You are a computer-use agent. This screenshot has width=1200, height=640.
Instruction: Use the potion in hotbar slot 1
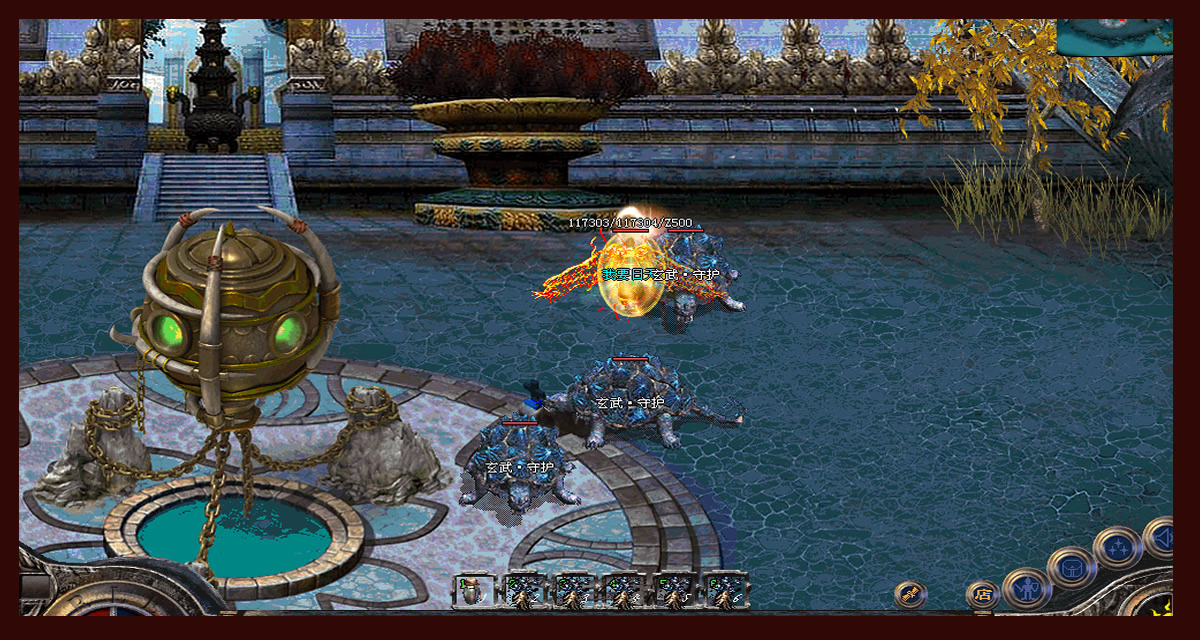pos(474,591)
